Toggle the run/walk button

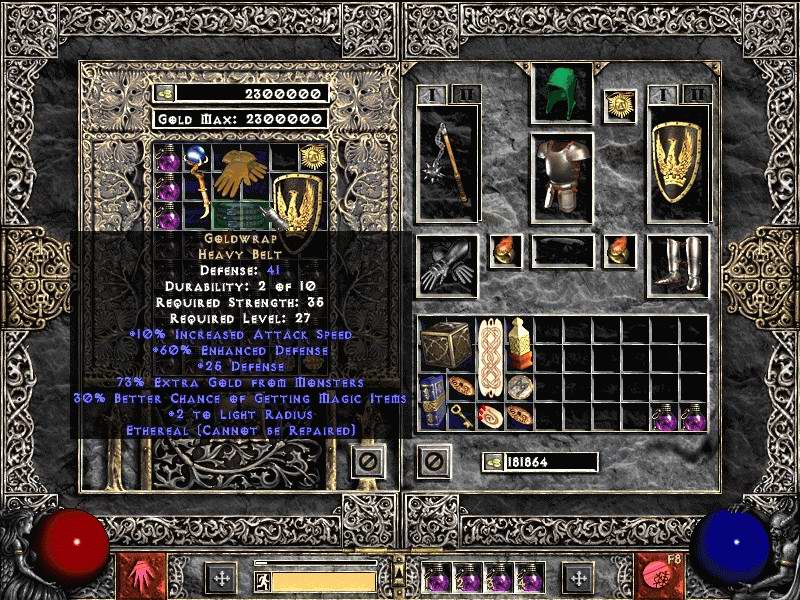pos(262,580)
